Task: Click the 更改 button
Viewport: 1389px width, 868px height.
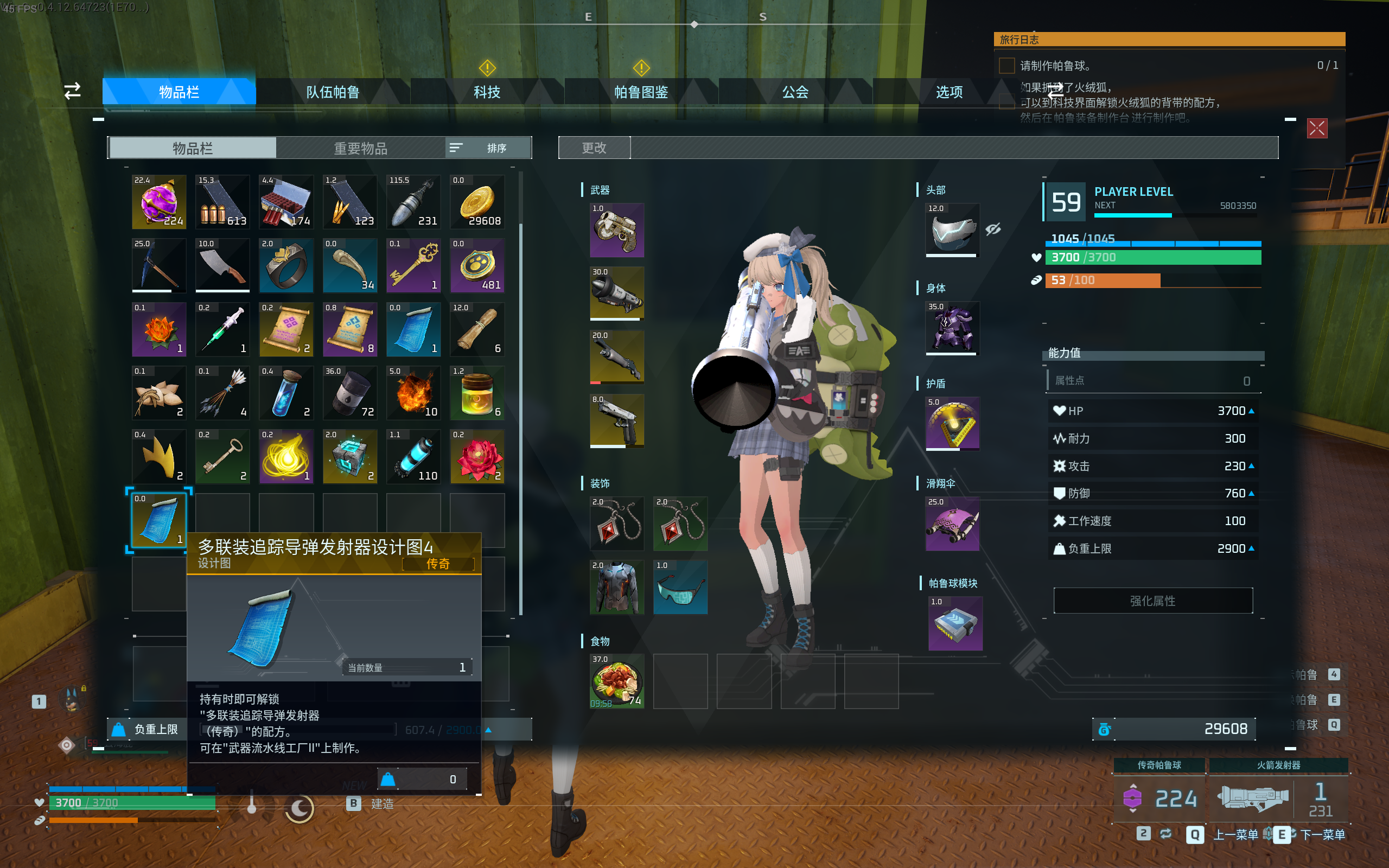Action: pyautogui.click(x=594, y=148)
